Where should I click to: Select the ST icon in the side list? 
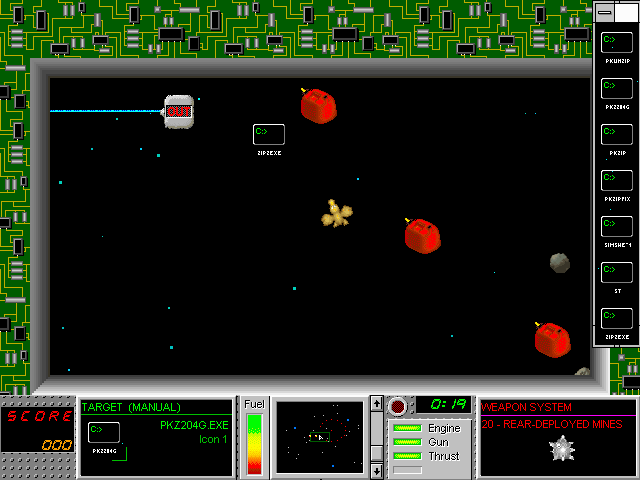[x=617, y=272]
